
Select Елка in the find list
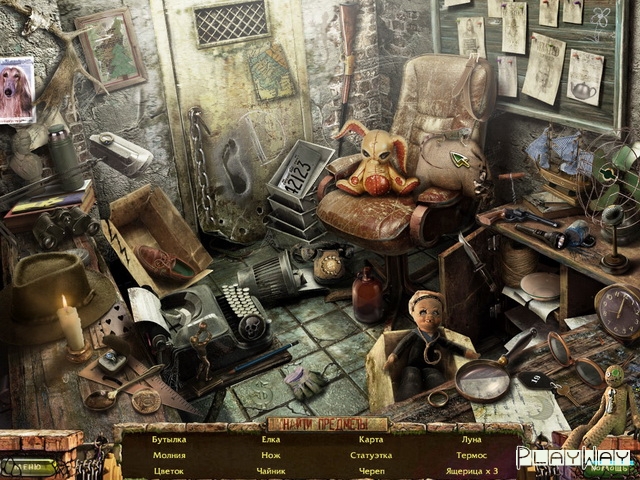click(271, 439)
